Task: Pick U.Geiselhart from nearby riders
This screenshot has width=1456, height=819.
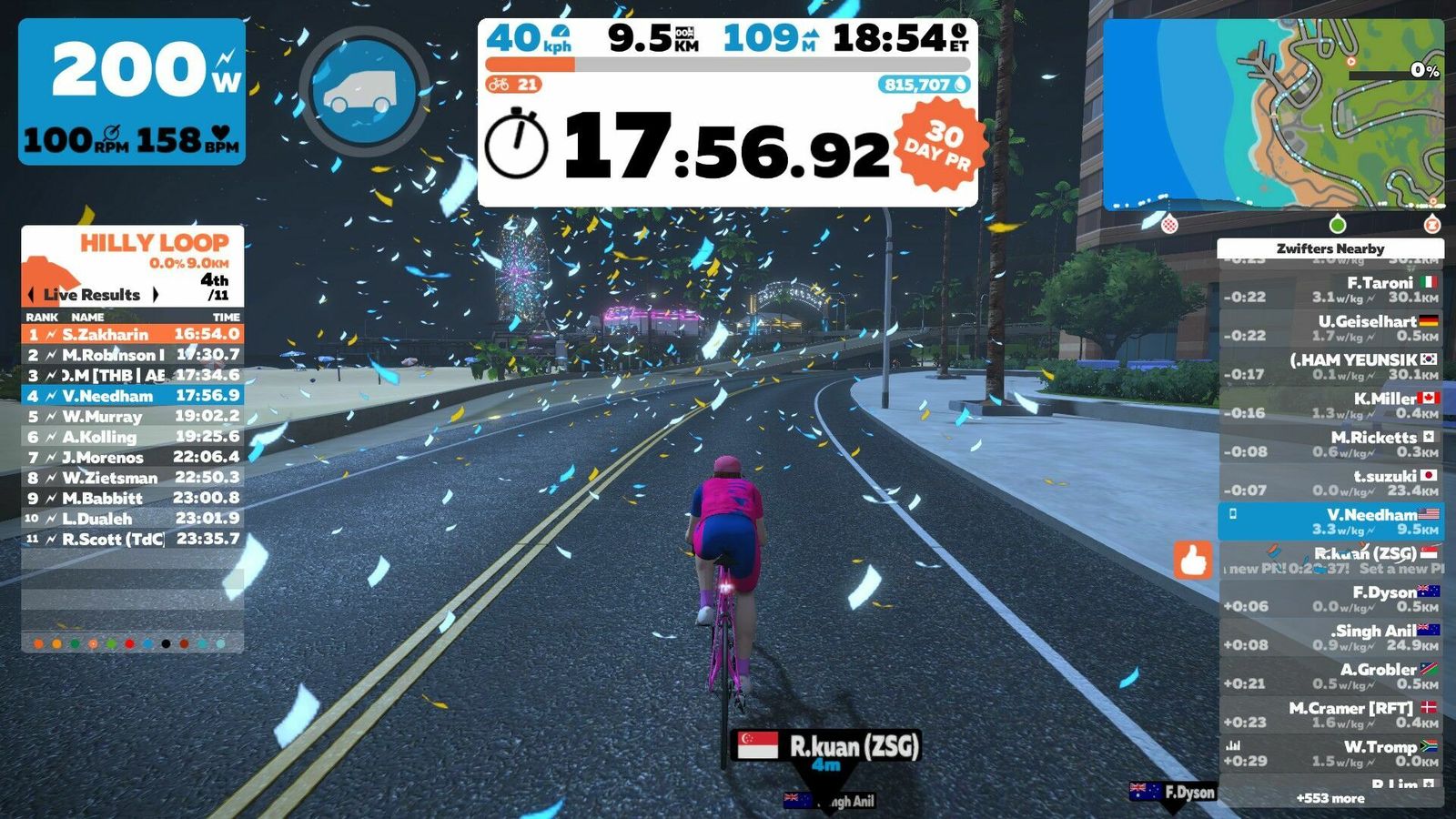Action: (x=1330, y=328)
